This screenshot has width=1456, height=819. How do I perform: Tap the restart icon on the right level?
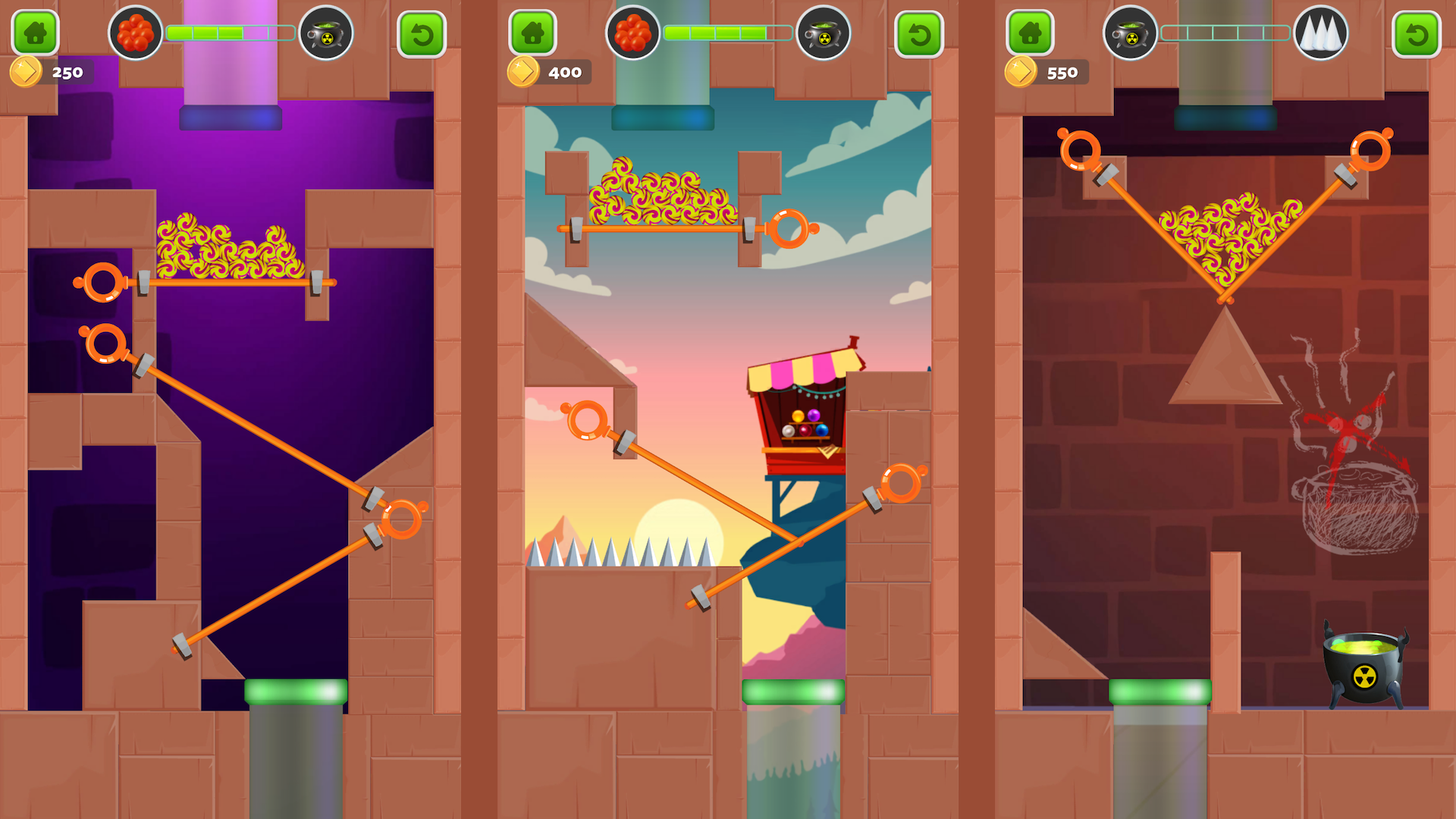point(1417,33)
